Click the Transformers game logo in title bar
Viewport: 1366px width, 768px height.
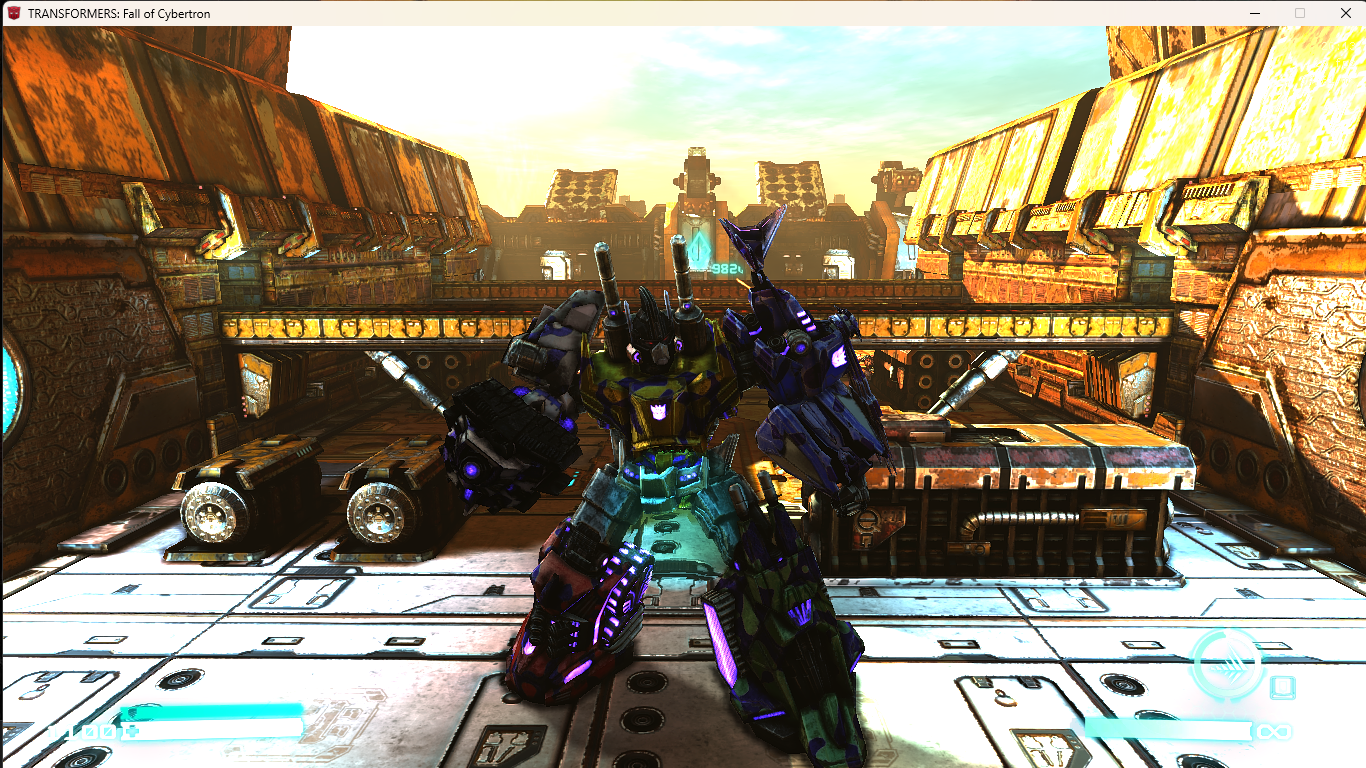(x=14, y=13)
